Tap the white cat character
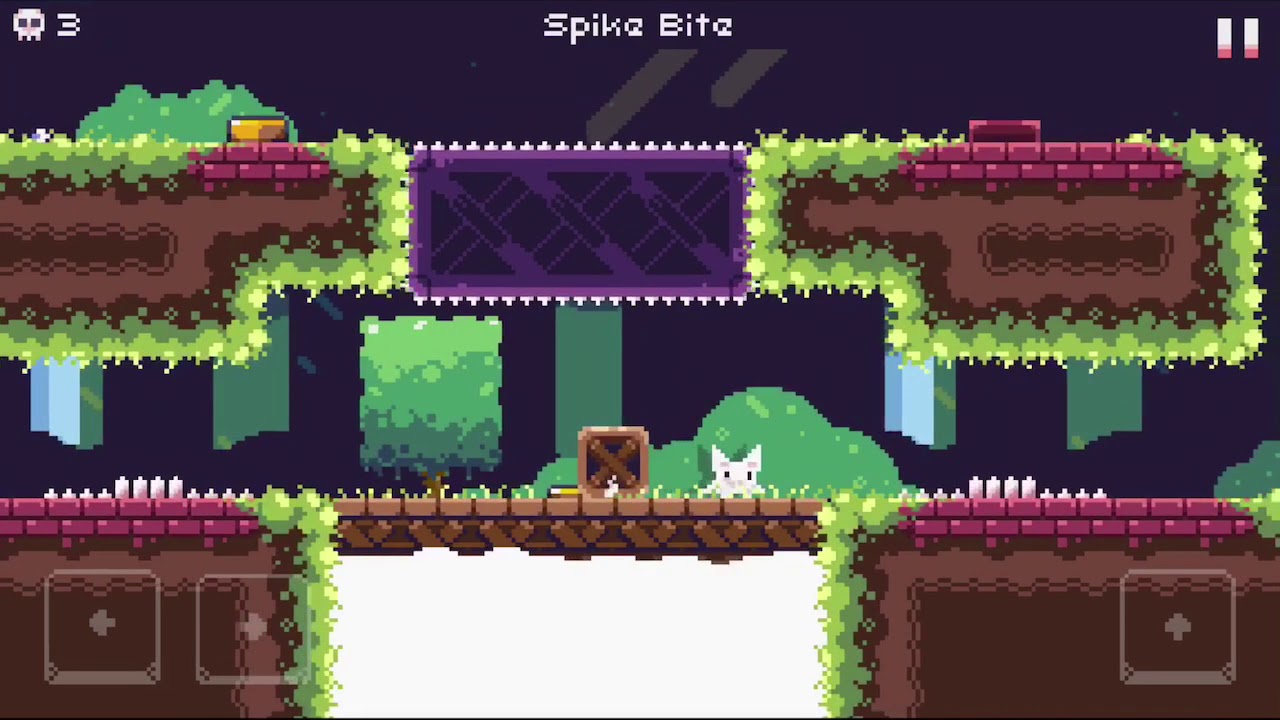This screenshot has height=720, width=1280. point(735,470)
